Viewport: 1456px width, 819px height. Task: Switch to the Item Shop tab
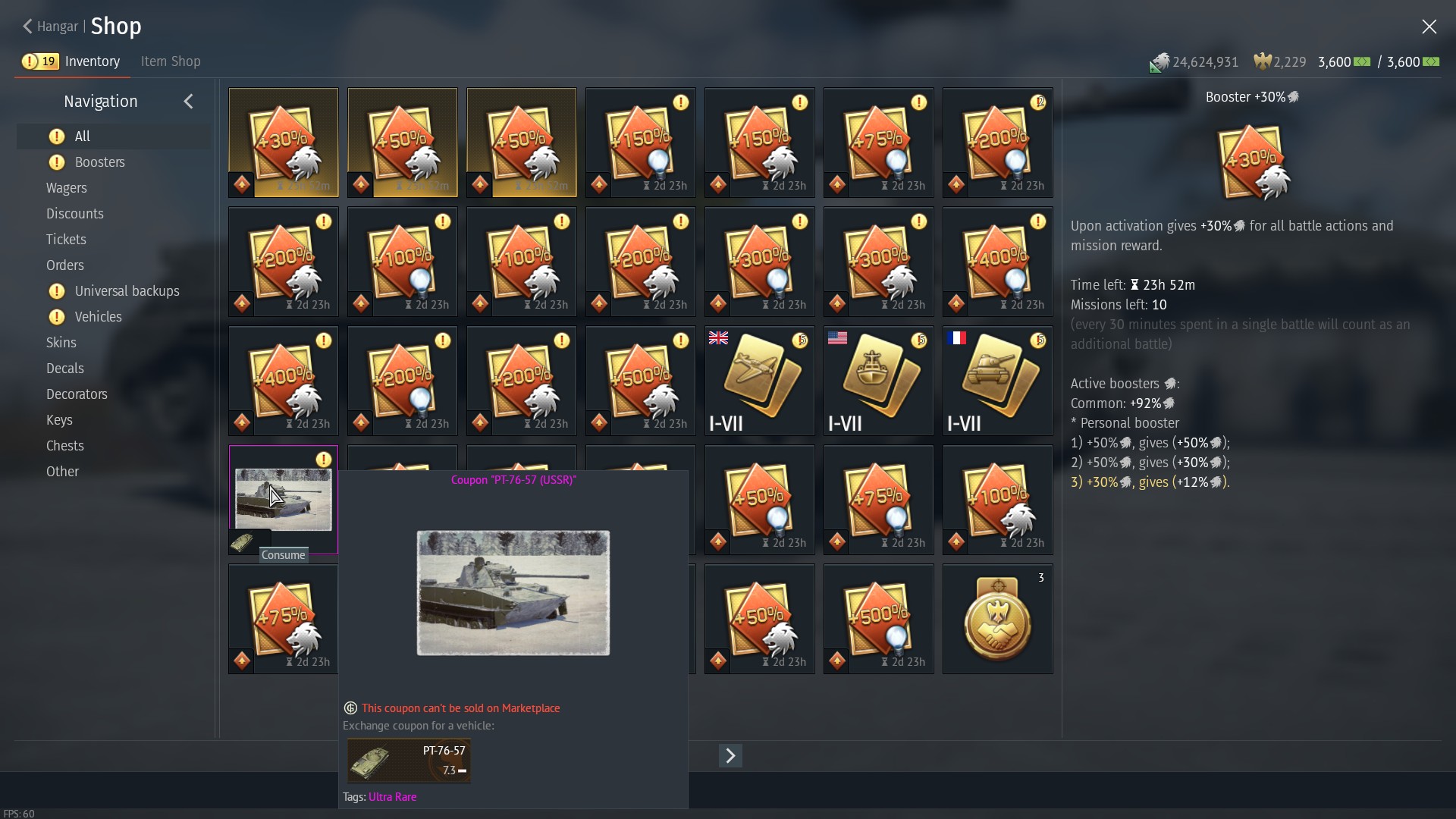170,61
